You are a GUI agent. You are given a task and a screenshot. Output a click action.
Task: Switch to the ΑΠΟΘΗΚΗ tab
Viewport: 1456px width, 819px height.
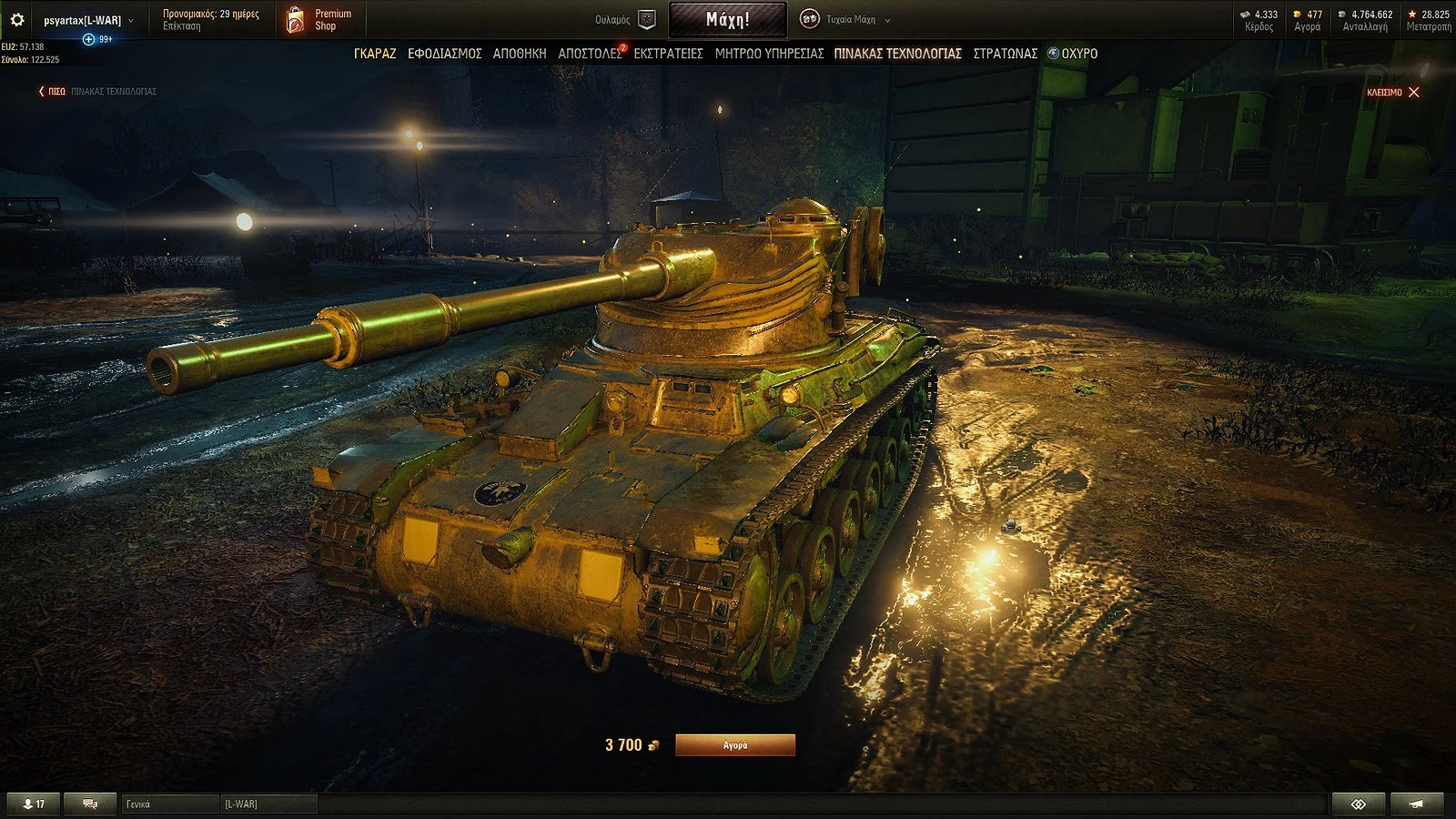pyautogui.click(x=521, y=54)
